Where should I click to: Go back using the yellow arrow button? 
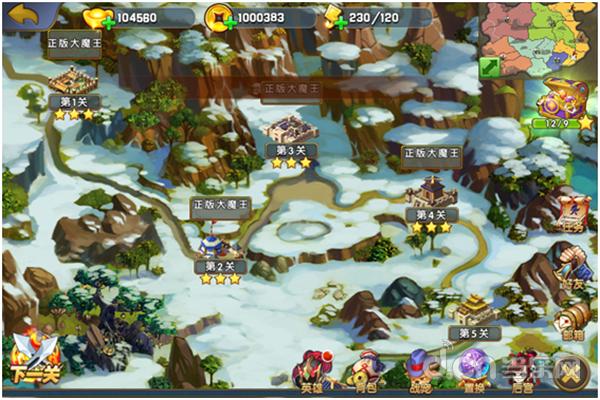[x=22, y=15]
